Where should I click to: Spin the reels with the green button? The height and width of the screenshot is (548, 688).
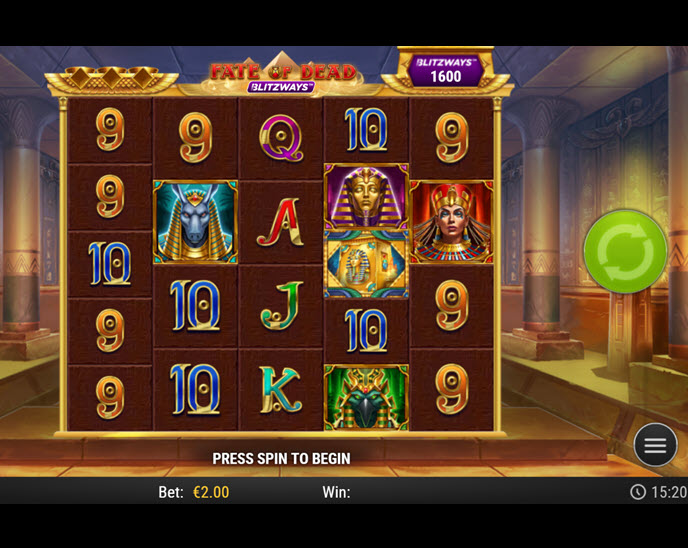[x=625, y=251]
